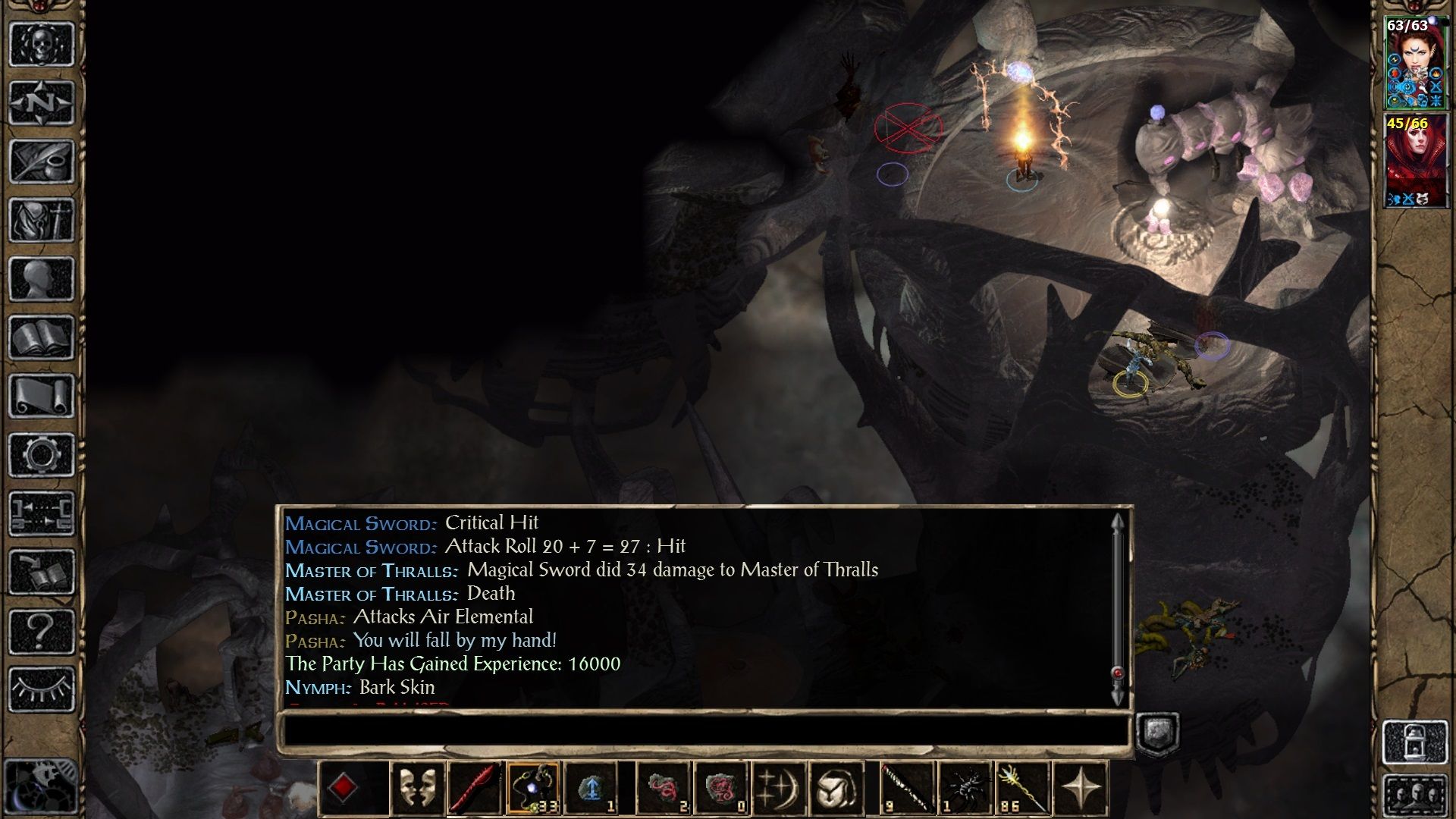1456x819 pixels.
Task: Open the mage spellbook button
Action: [x=41, y=337]
